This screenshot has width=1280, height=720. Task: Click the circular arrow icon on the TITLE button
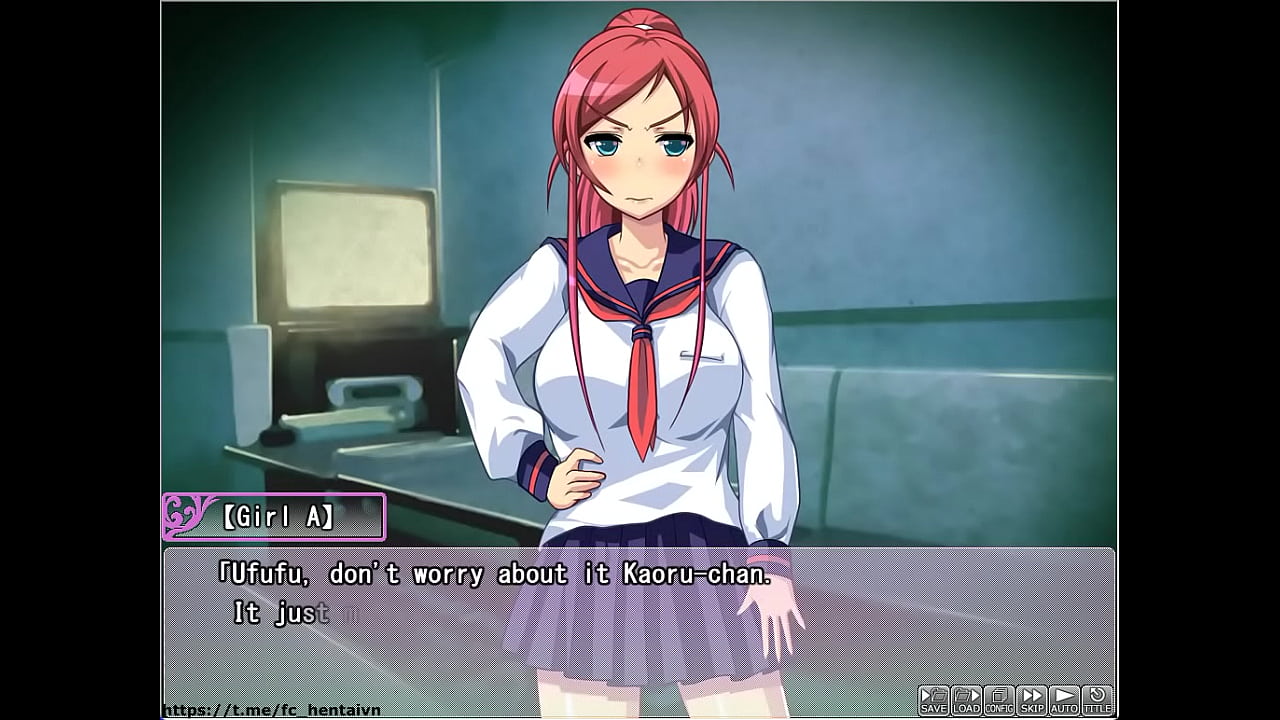coord(1097,692)
